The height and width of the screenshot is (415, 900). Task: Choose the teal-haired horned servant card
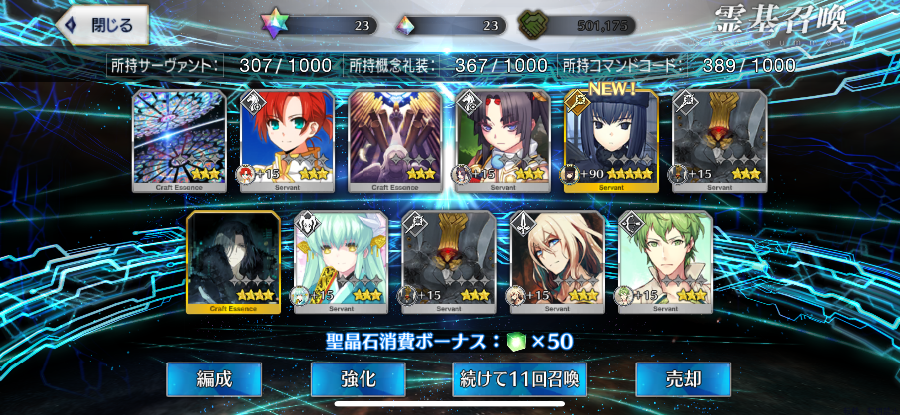341,262
